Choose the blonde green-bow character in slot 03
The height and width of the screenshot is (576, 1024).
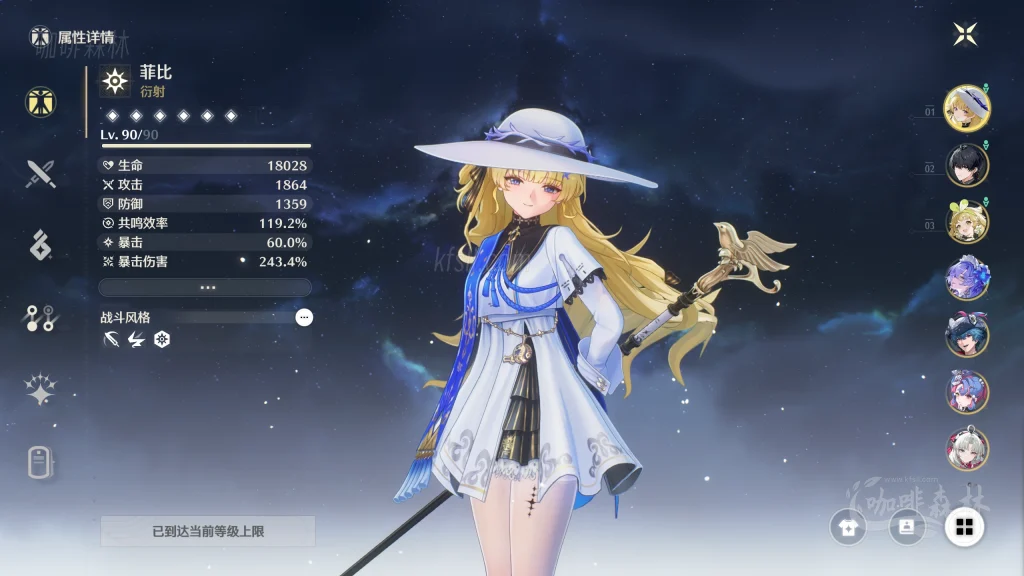pyautogui.click(x=967, y=222)
